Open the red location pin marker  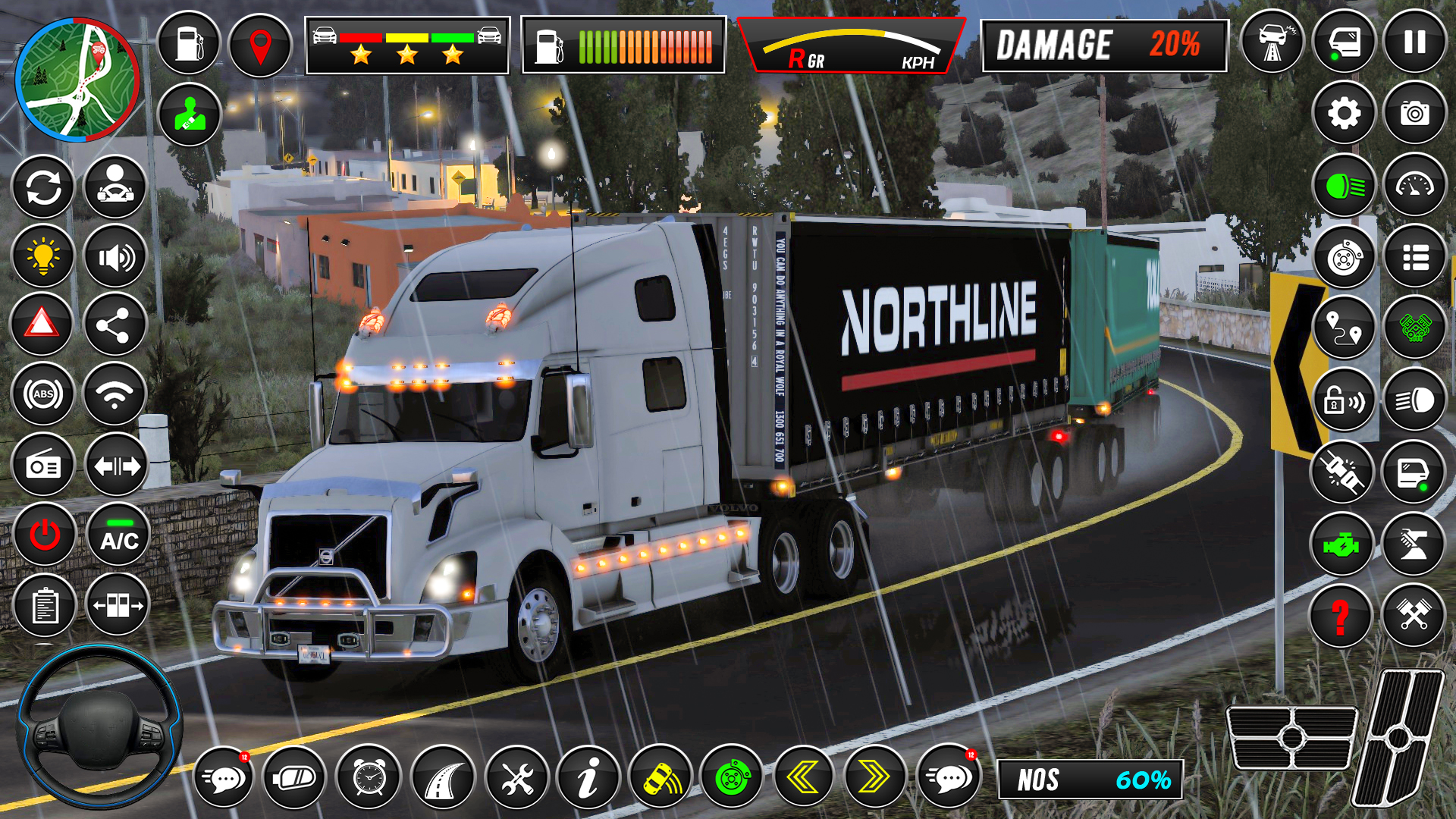pyautogui.click(x=260, y=45)
